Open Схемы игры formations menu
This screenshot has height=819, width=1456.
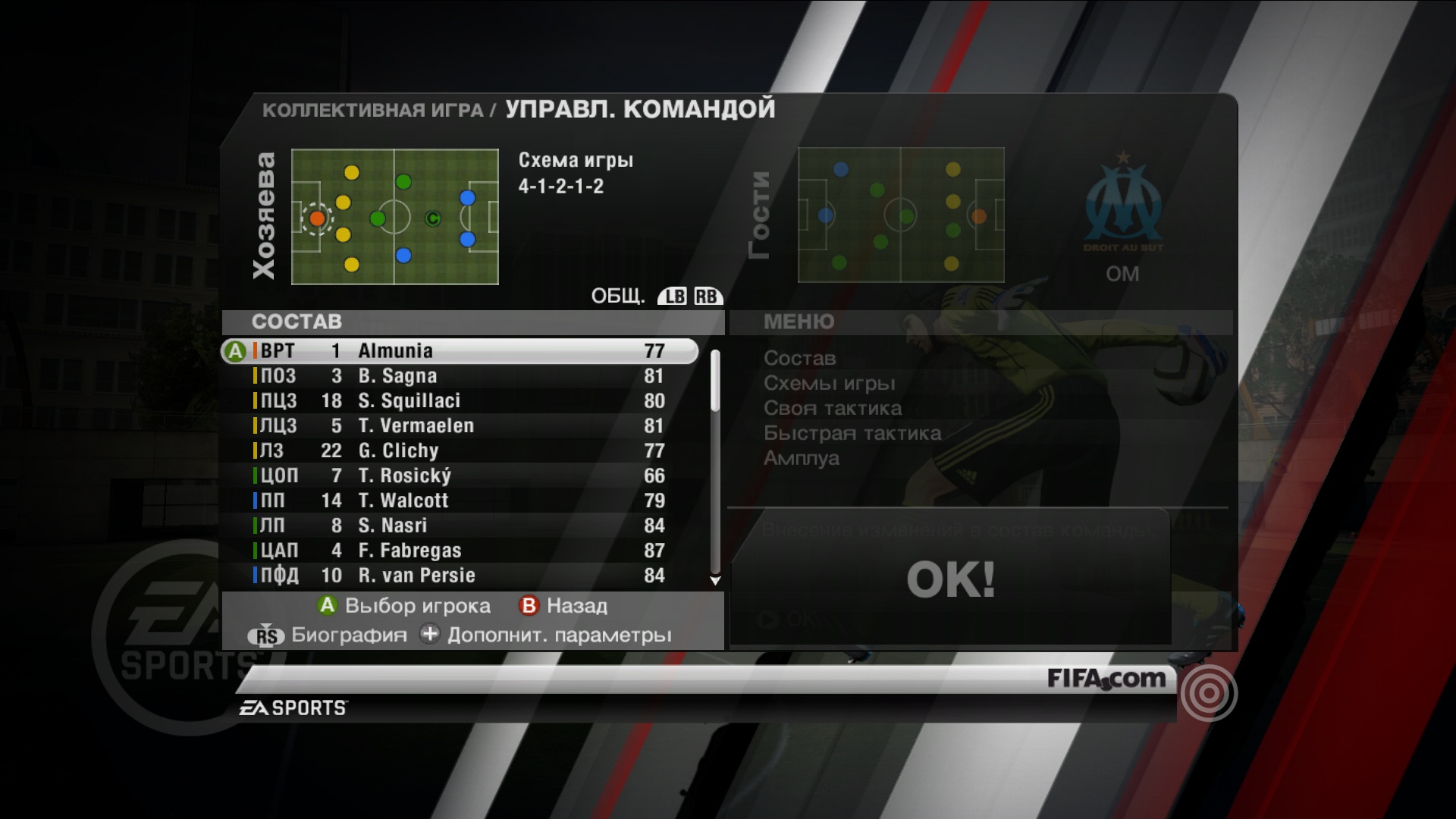point(829,383)
